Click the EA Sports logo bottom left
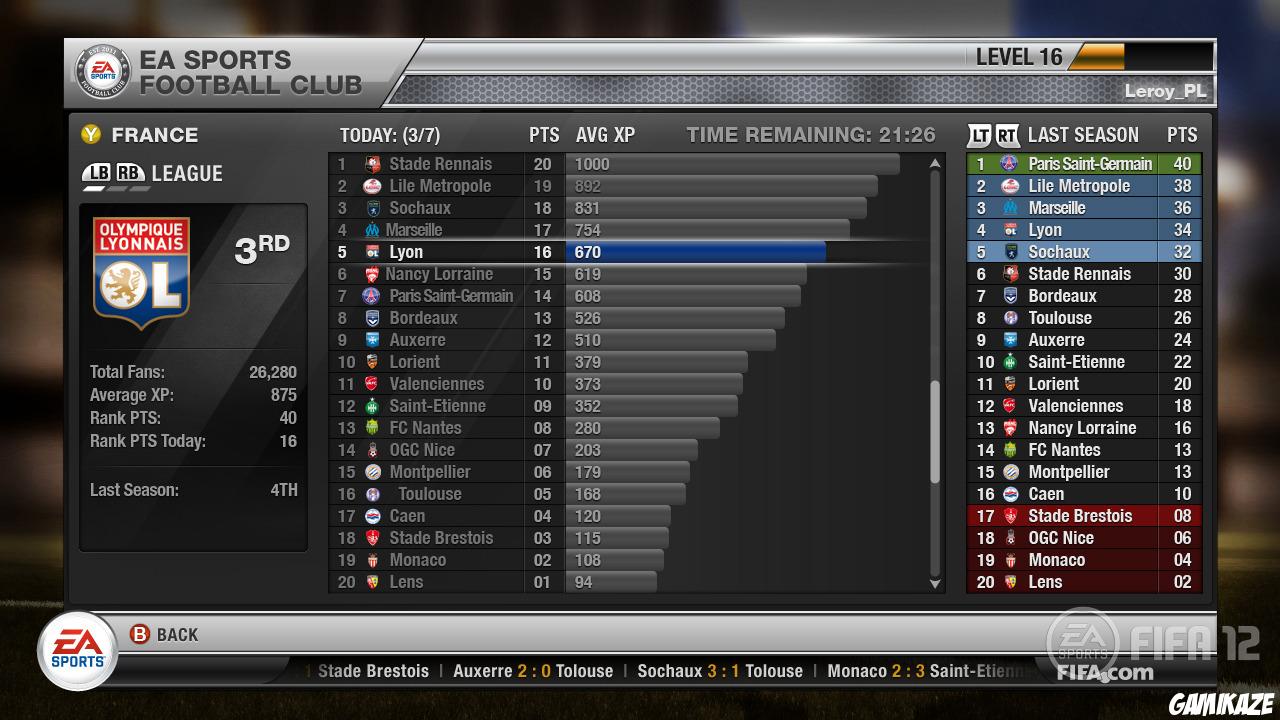1280x720 pixels. (x=77, y=648)
